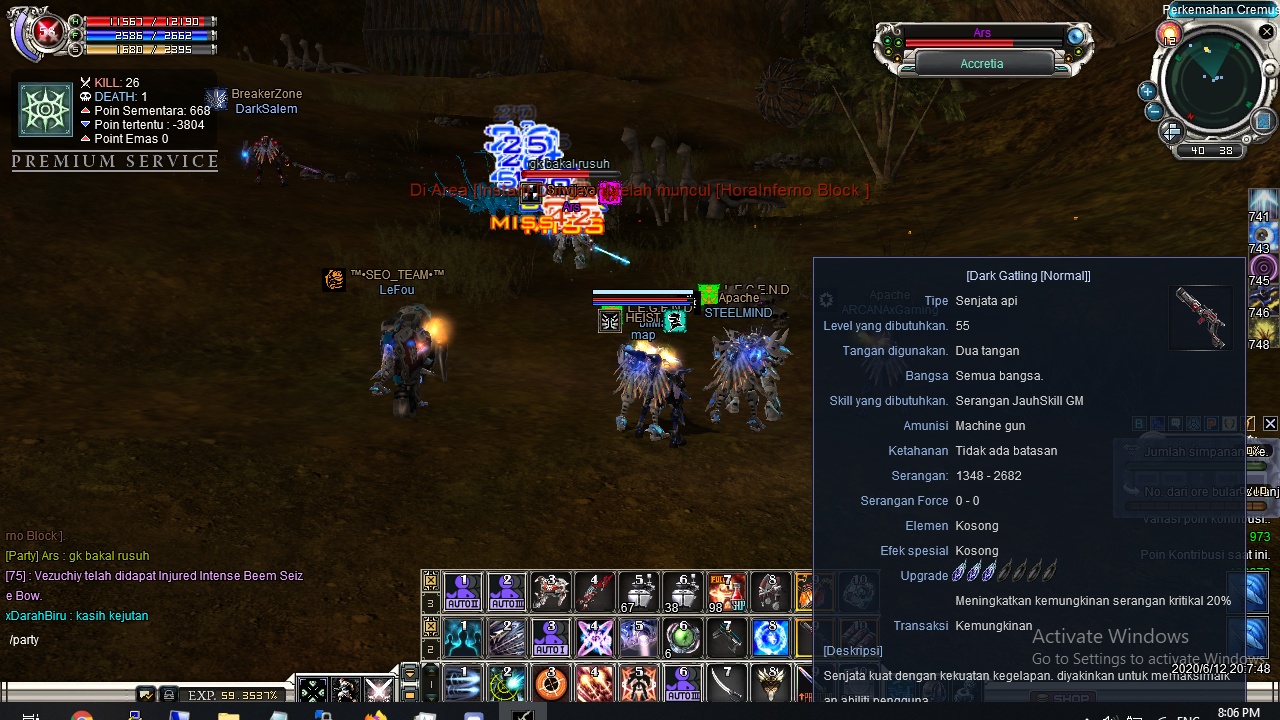Close the minimap with its X button

click(x=1267, y=33)
